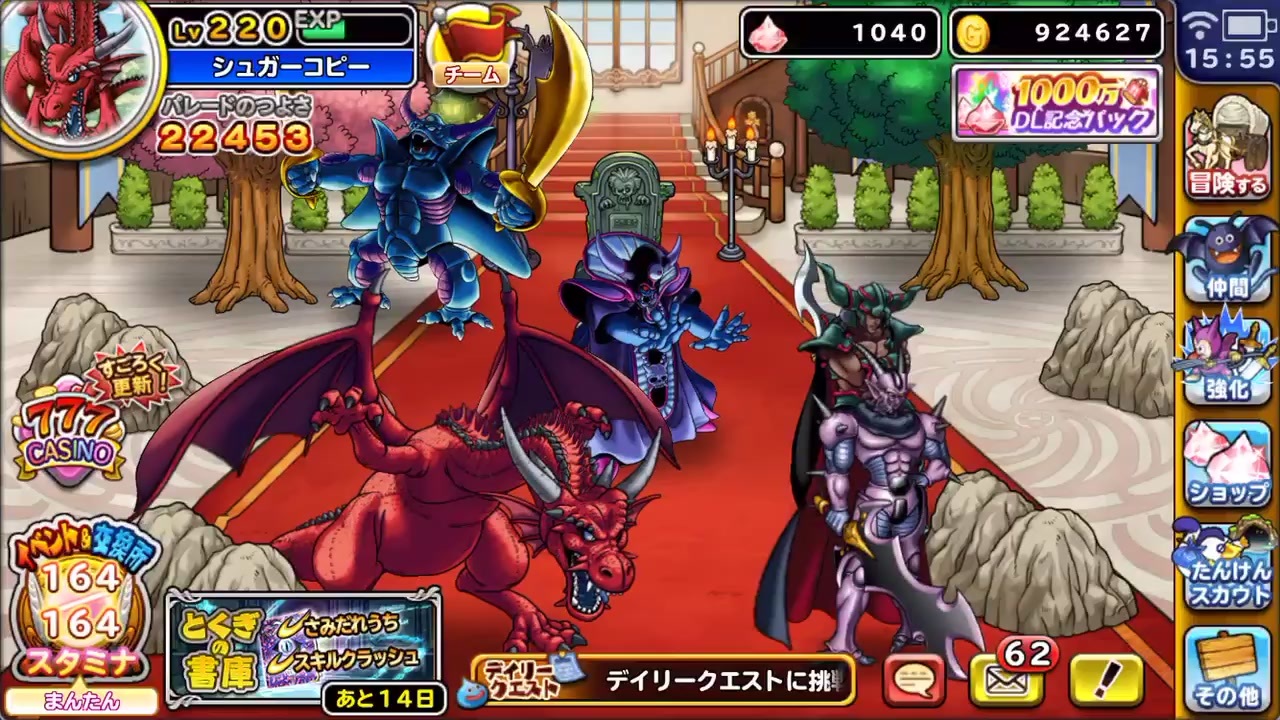Launch たんけんスカウト exploration scout
Screen dimensions: 1280x720
[1228, 565]
